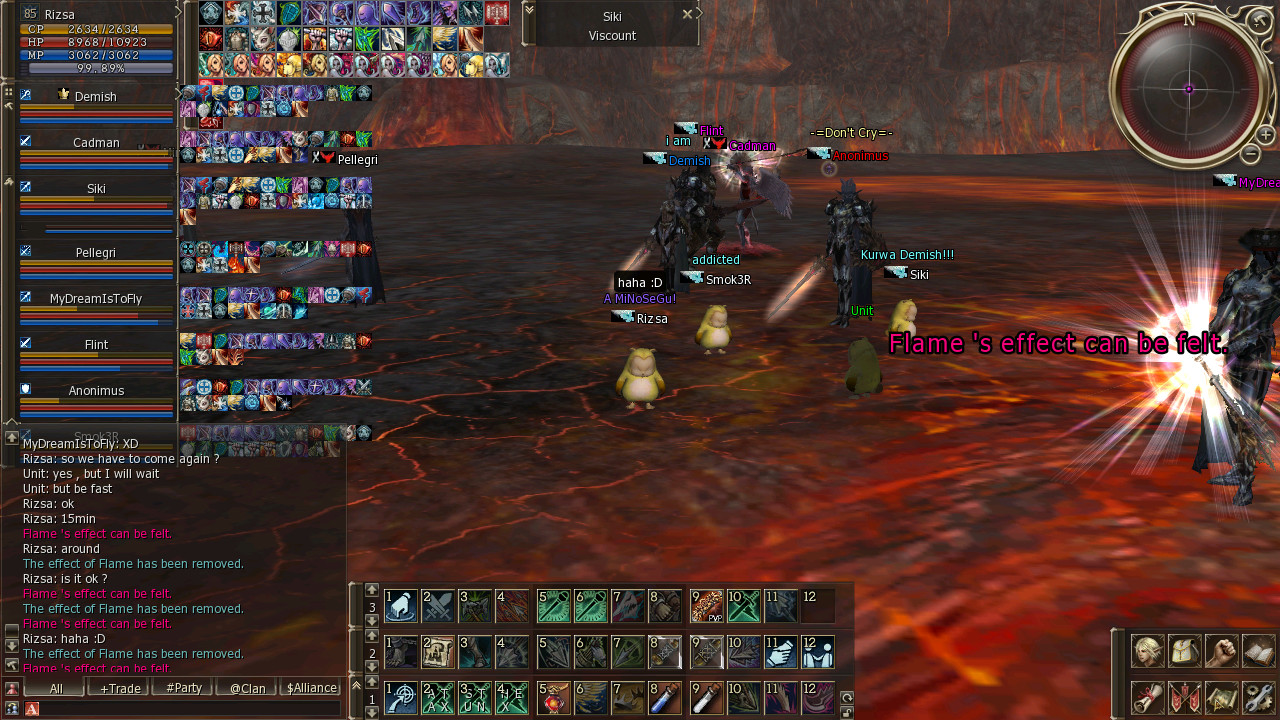1280x720 pixels.
Task: Open the #Party chat tab
Action: [x=183, y=688]
